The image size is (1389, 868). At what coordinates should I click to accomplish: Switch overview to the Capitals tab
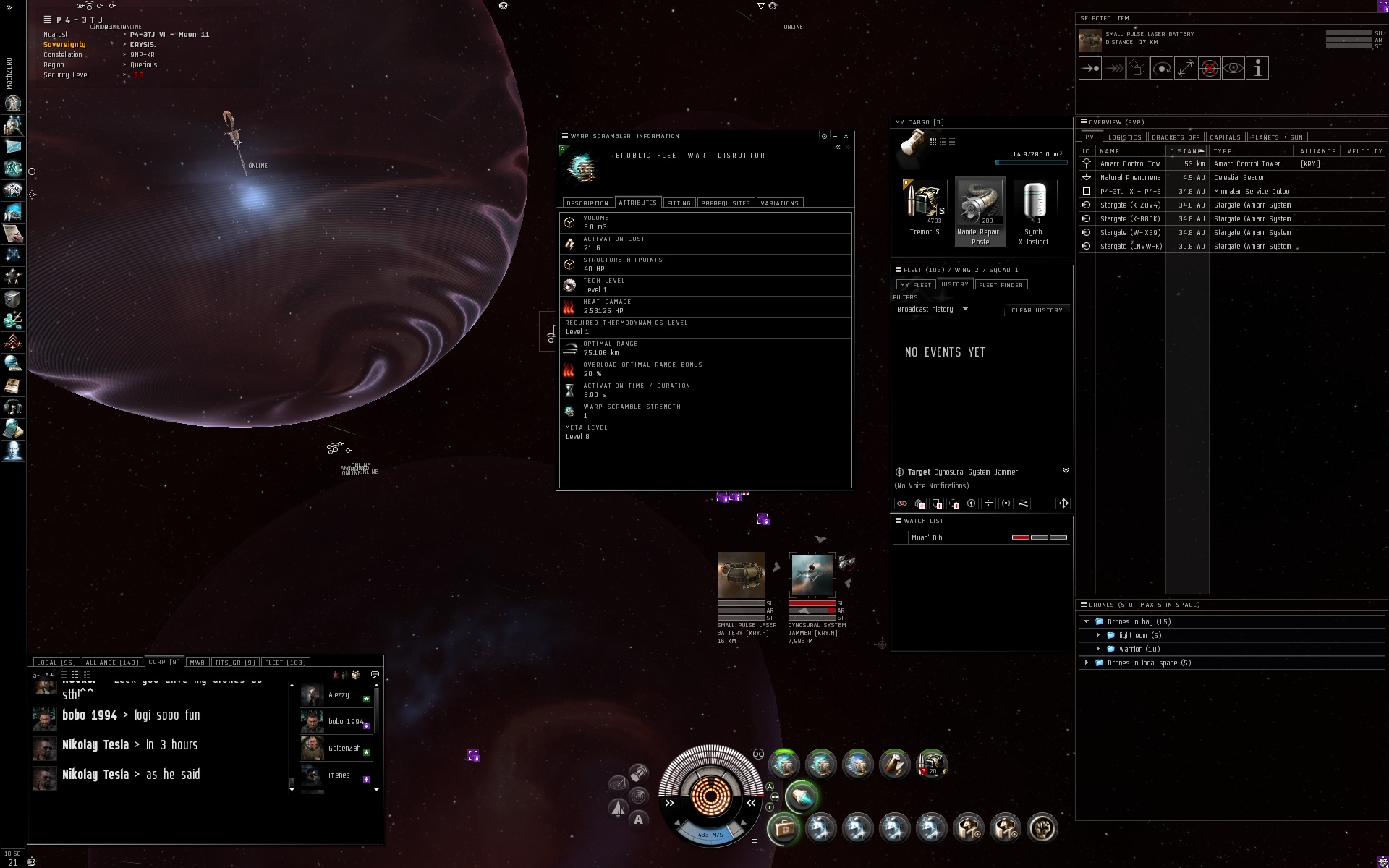[1225, 137]
